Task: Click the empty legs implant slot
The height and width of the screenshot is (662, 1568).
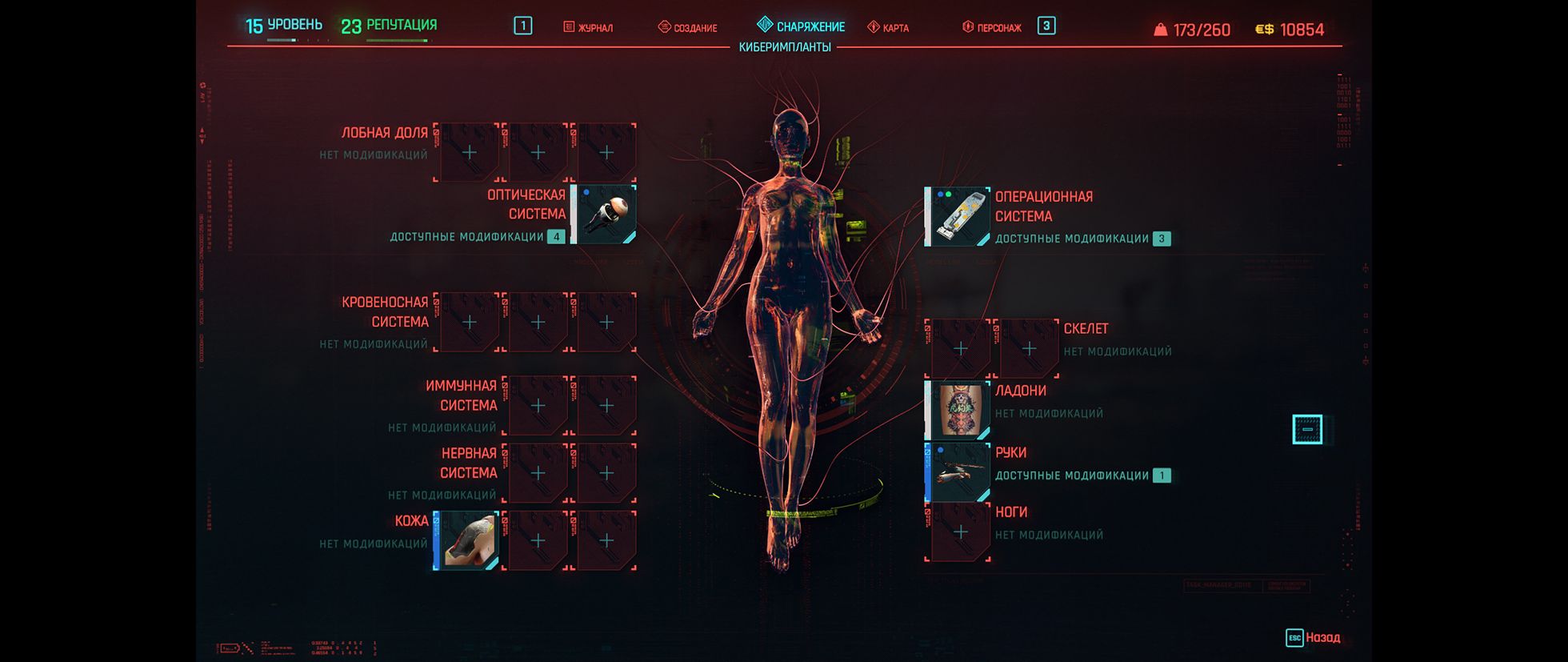Action: tap(960, 532)
